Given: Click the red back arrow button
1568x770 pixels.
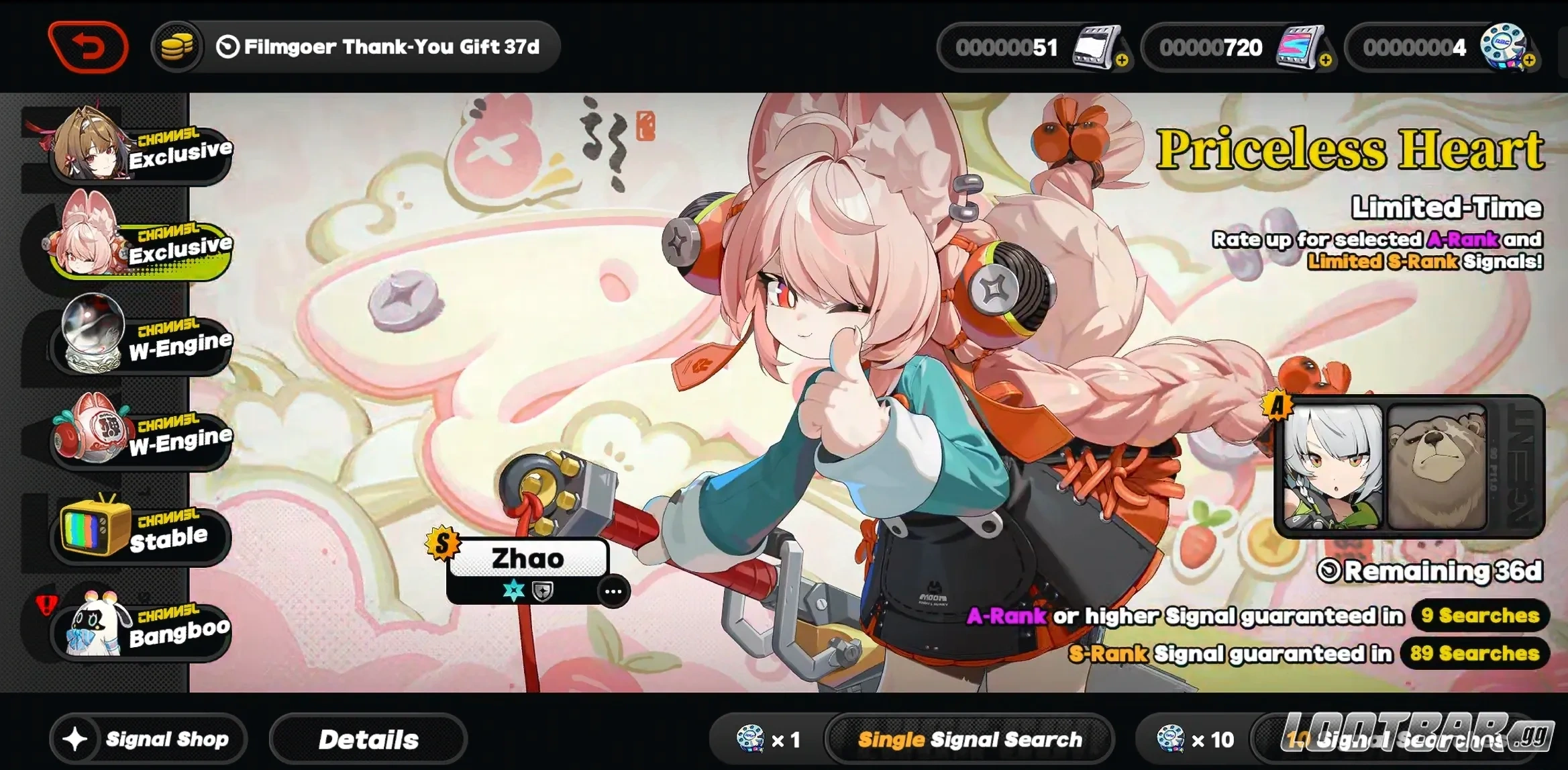Looking at the screenshot, I should (88, 46).
